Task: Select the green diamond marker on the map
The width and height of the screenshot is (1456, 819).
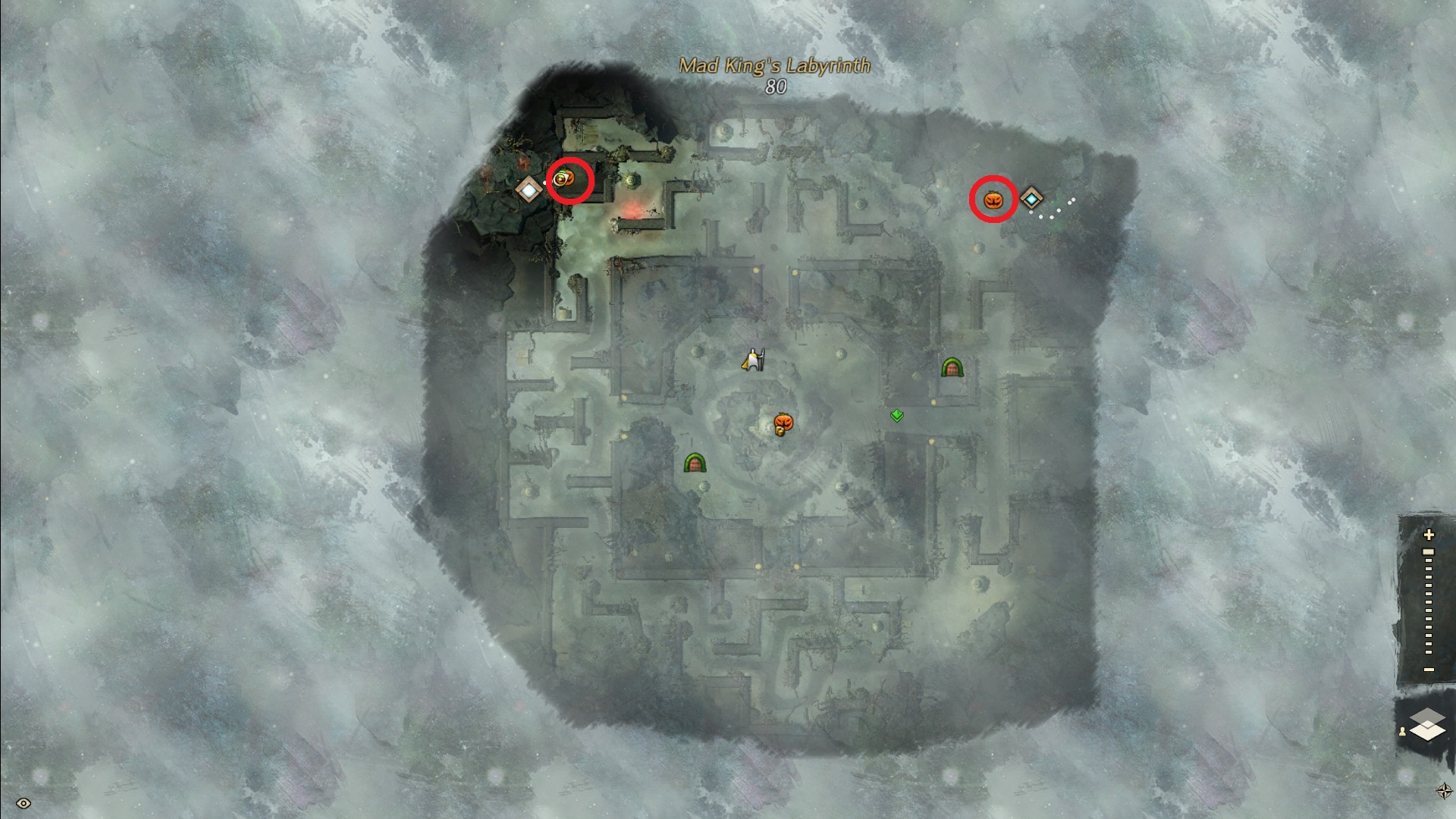Action: pos(897,415)
